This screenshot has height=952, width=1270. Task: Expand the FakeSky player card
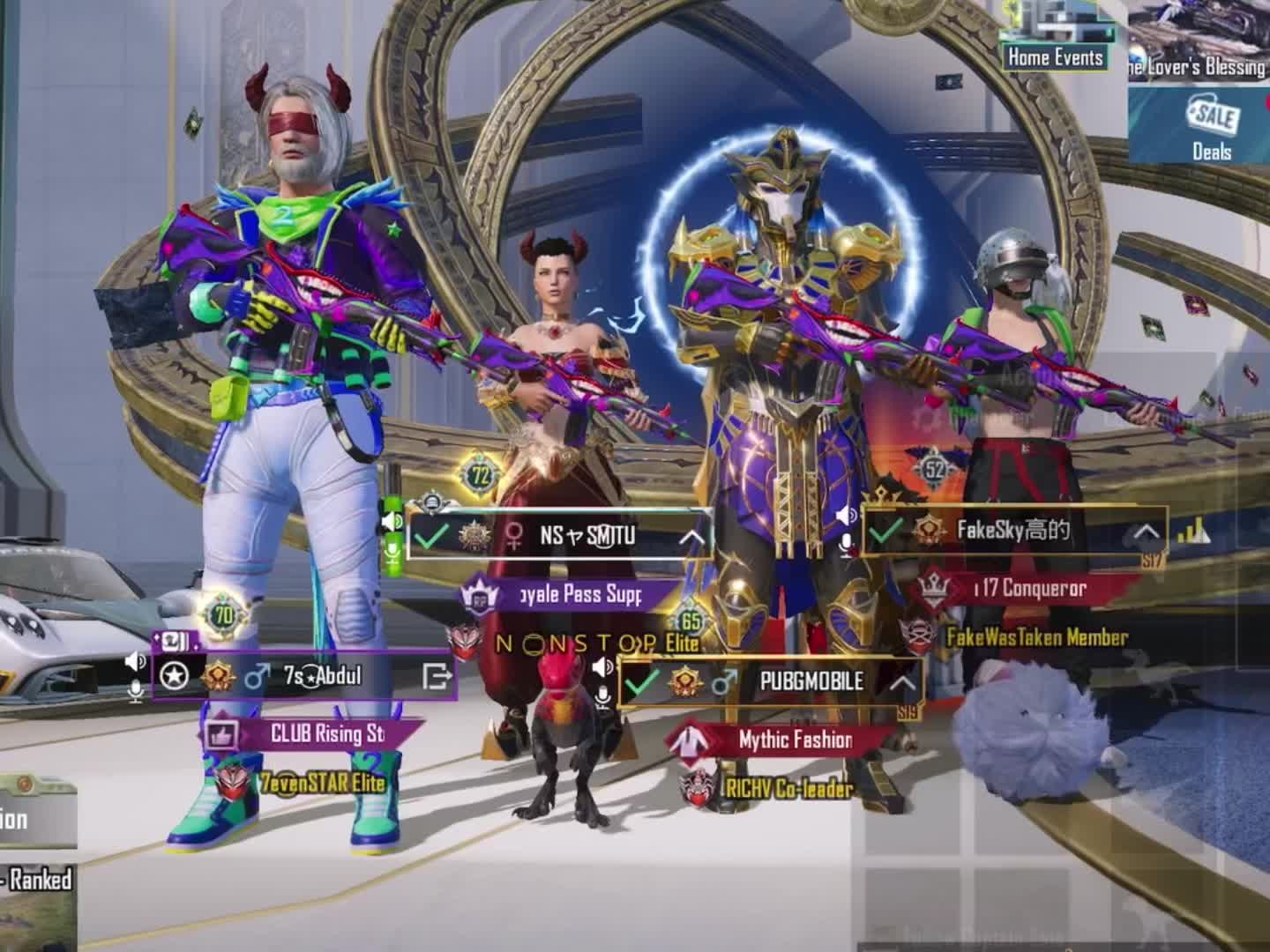click(1146, 532)
